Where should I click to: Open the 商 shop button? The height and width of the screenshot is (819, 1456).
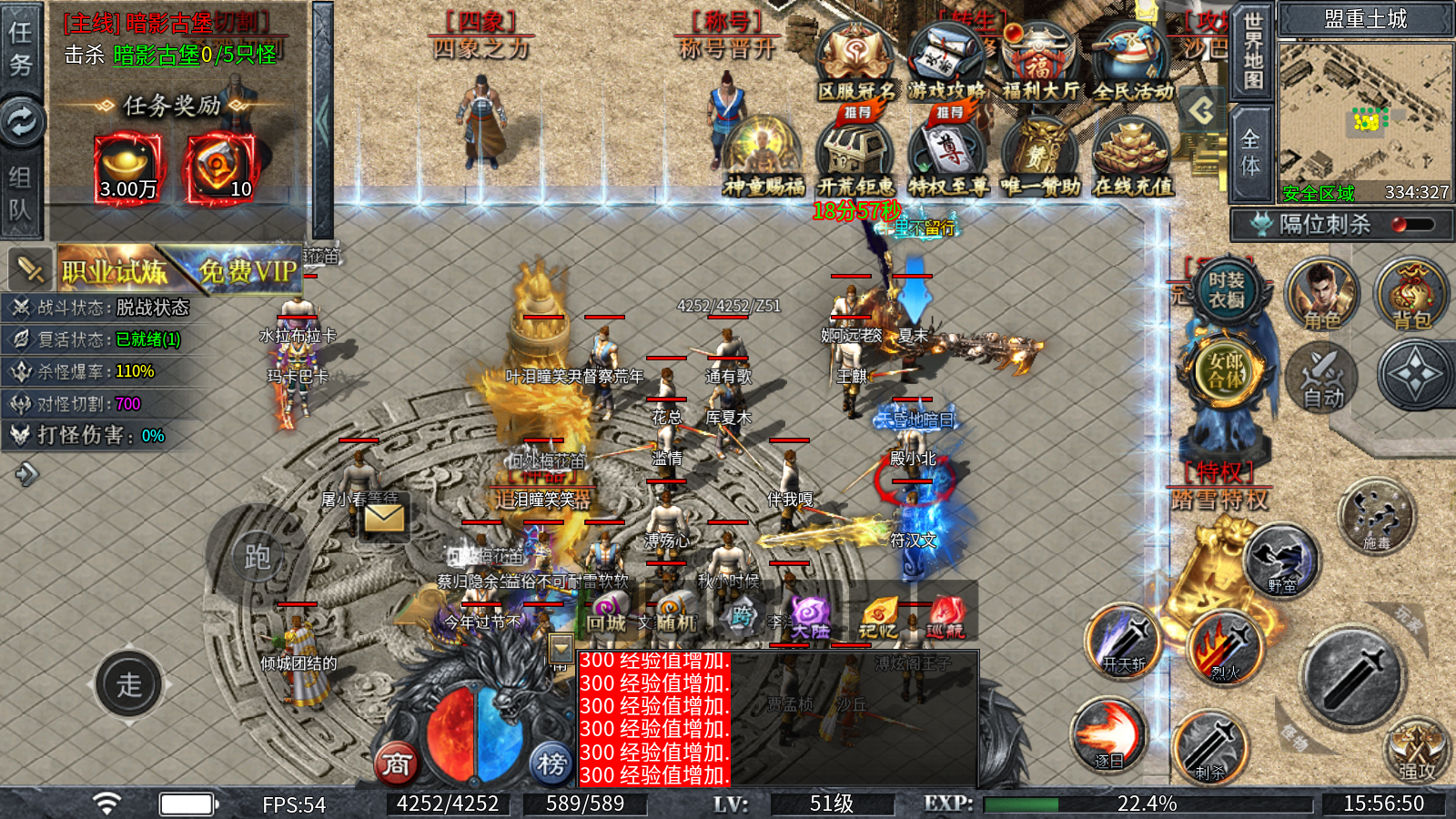396,763
